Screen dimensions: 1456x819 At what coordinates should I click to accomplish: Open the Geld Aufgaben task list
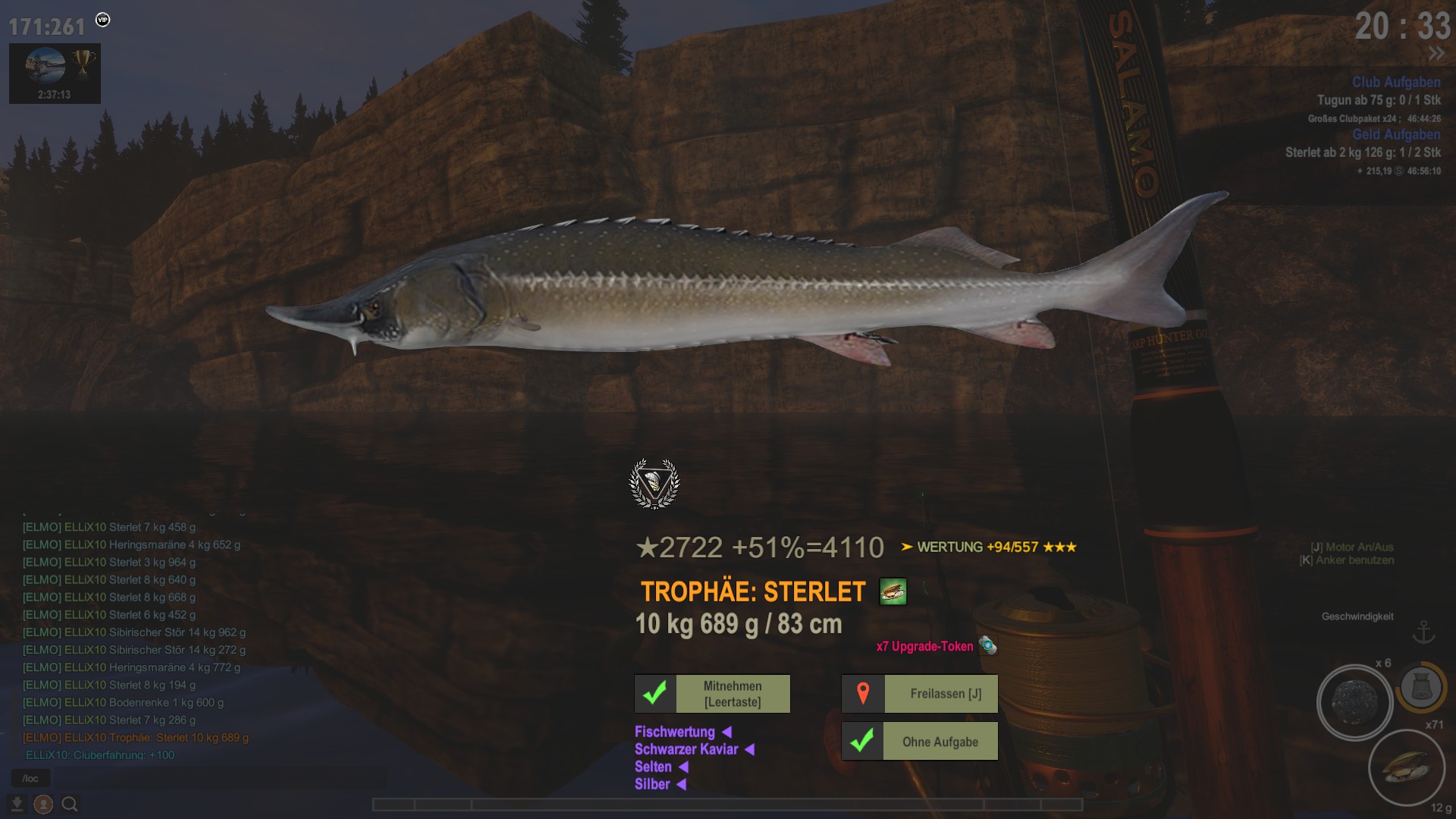pyautogui.click(x=1395, y=134)
